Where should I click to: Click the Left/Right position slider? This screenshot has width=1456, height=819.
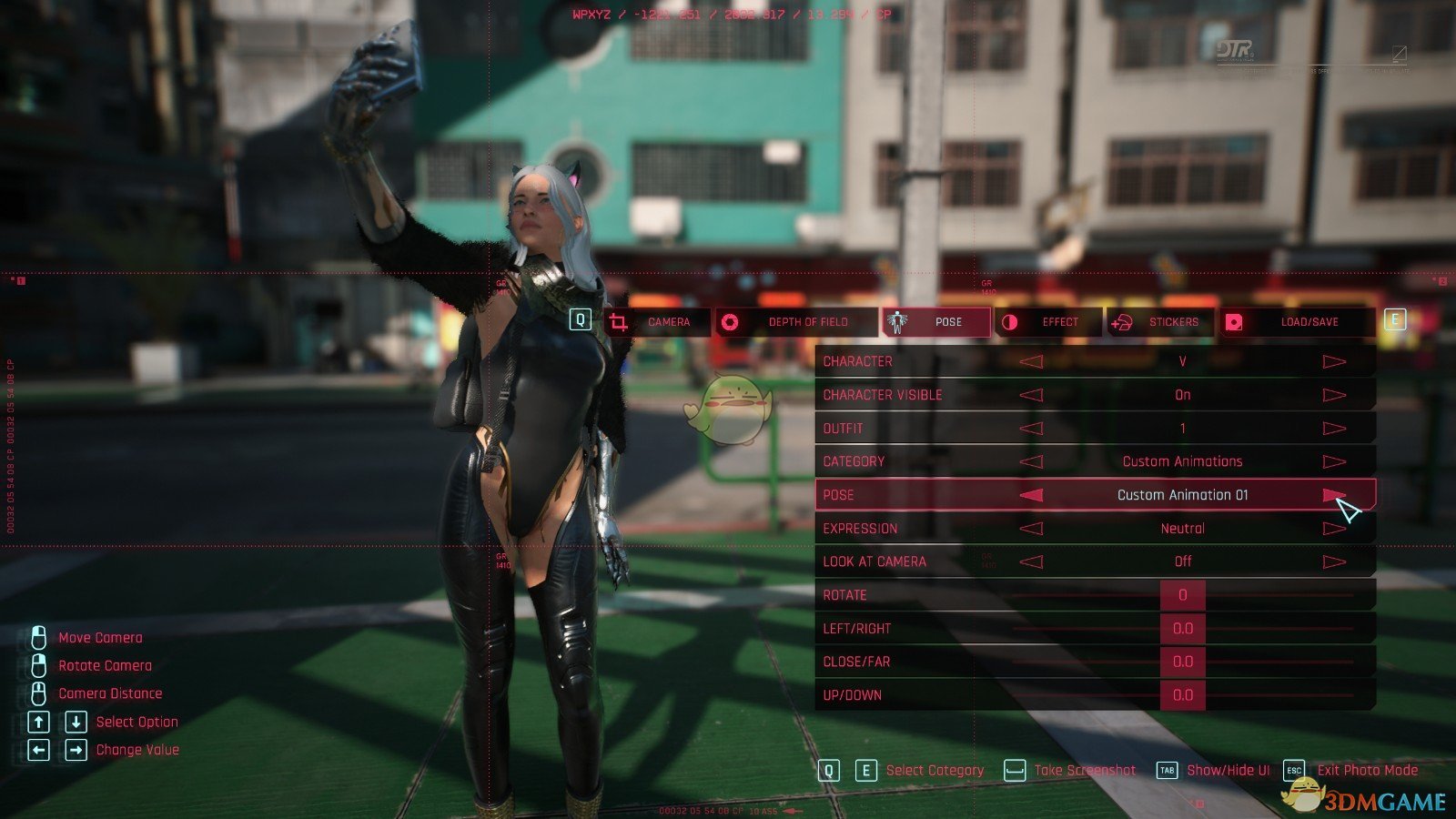pyautogui.click(x=1182, y=629)
